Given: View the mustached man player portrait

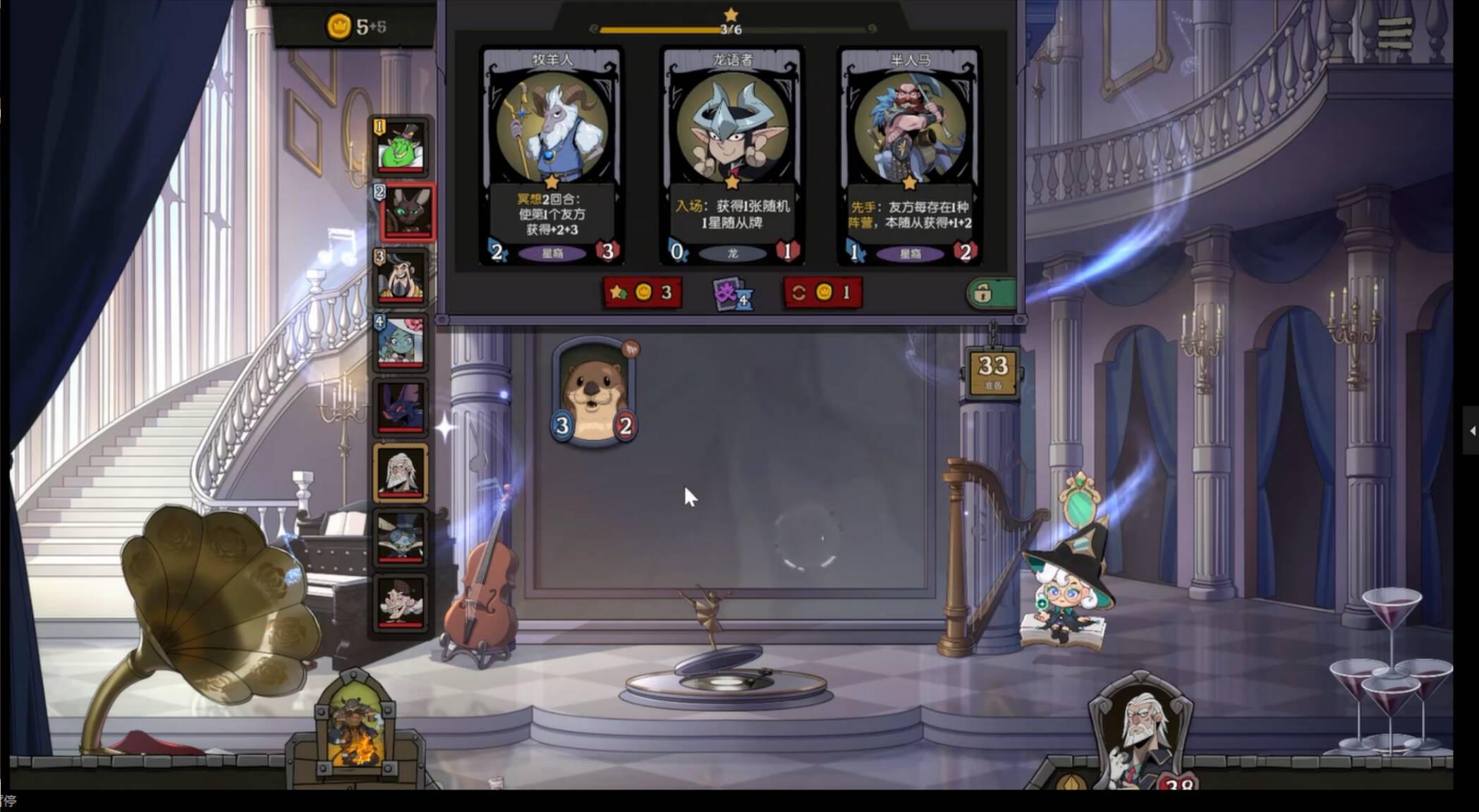Looking at the screenshot, I should tap(401, 603).
